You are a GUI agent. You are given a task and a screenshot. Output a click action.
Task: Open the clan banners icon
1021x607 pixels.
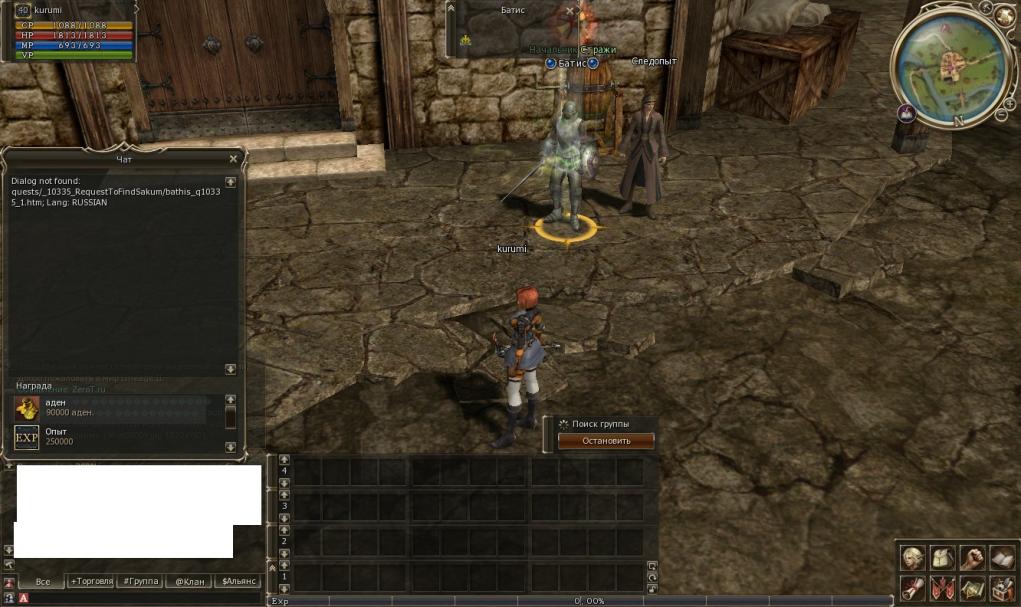941,588
